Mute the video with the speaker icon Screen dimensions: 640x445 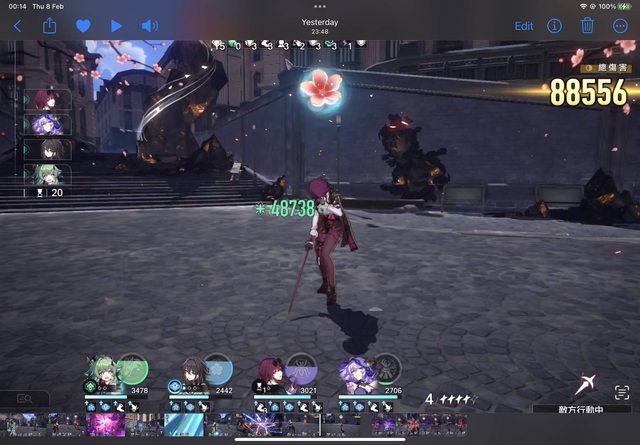[x=150, y=26]
